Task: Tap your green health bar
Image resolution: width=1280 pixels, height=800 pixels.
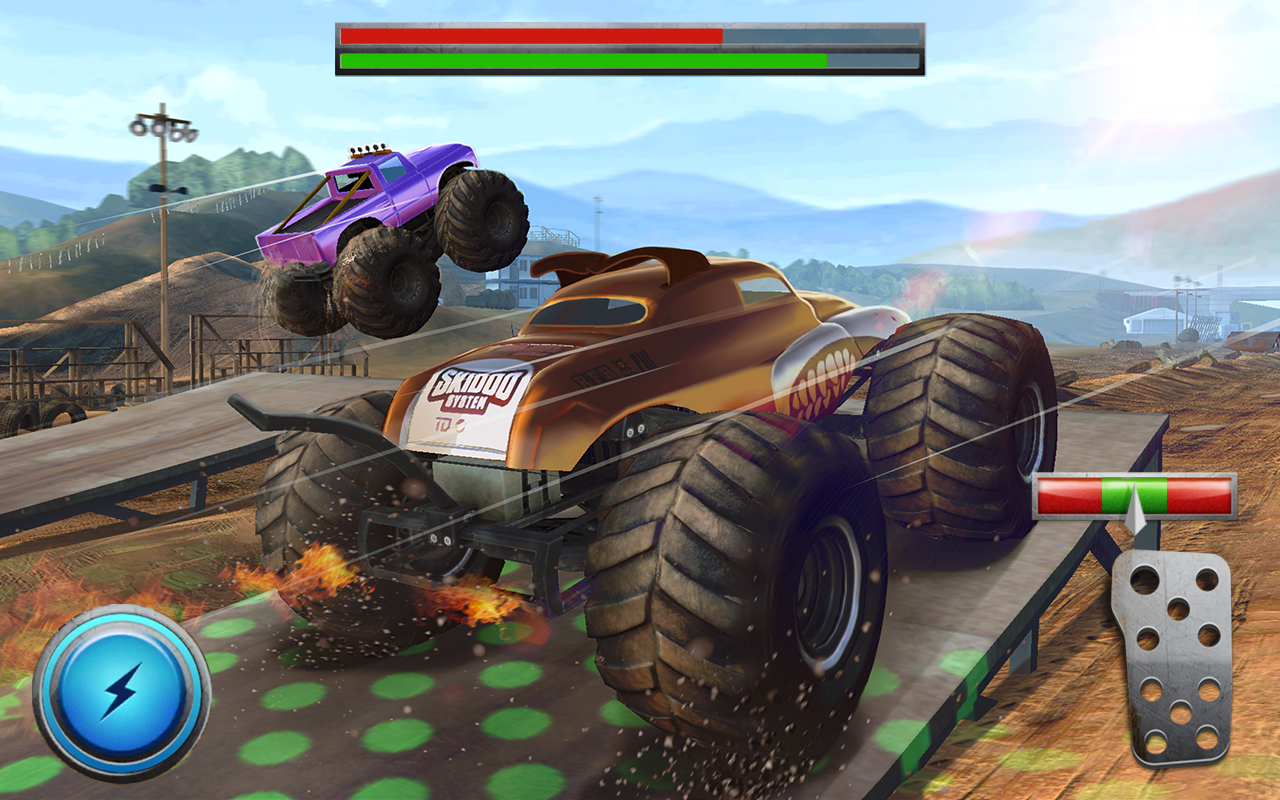Action: tap(580, 62)
